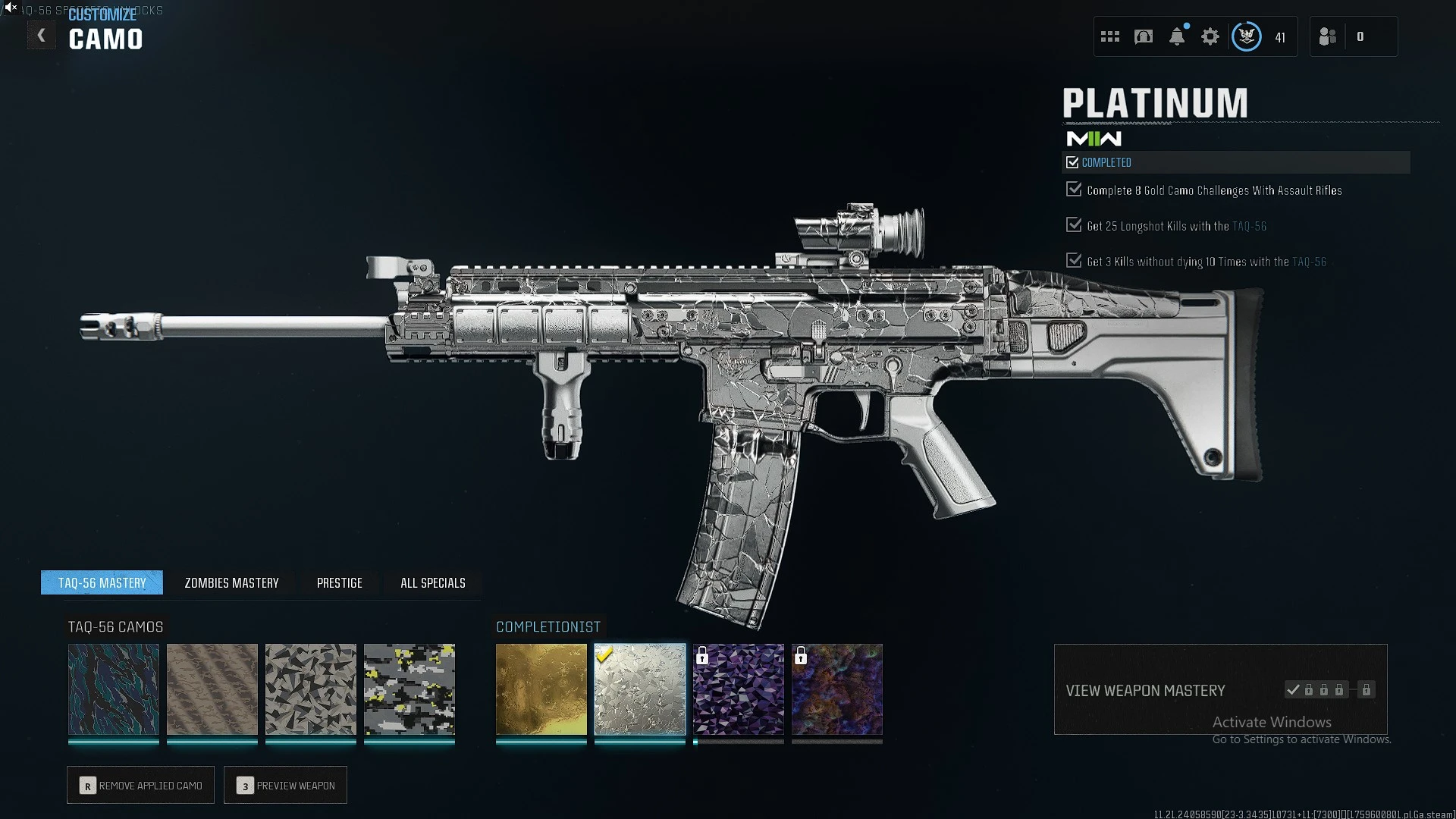Select the locked iridescent Orion camo
1456x819 pixels.
click(837, 689)
